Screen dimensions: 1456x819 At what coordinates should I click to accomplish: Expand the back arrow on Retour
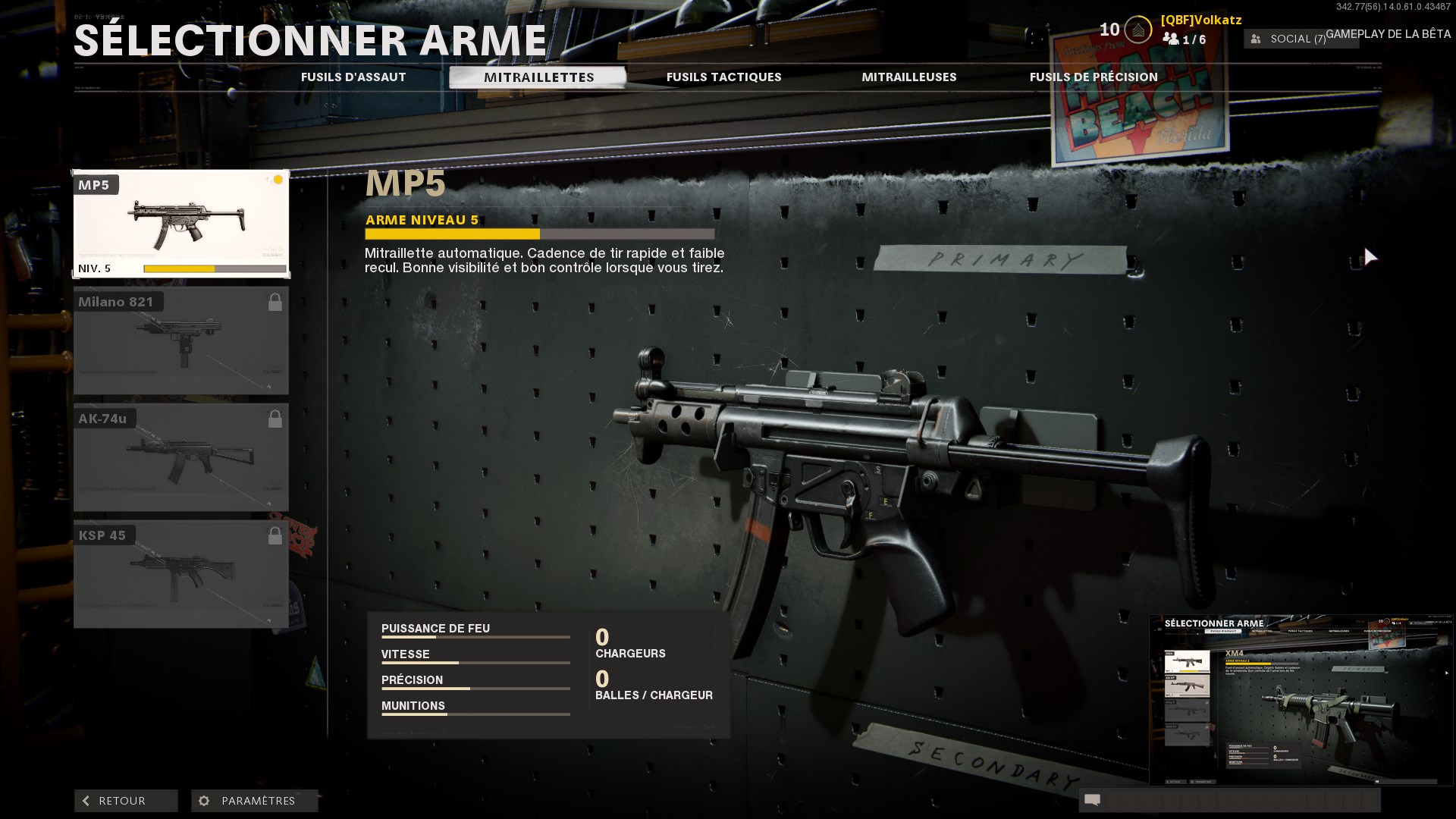coord(86,801)
